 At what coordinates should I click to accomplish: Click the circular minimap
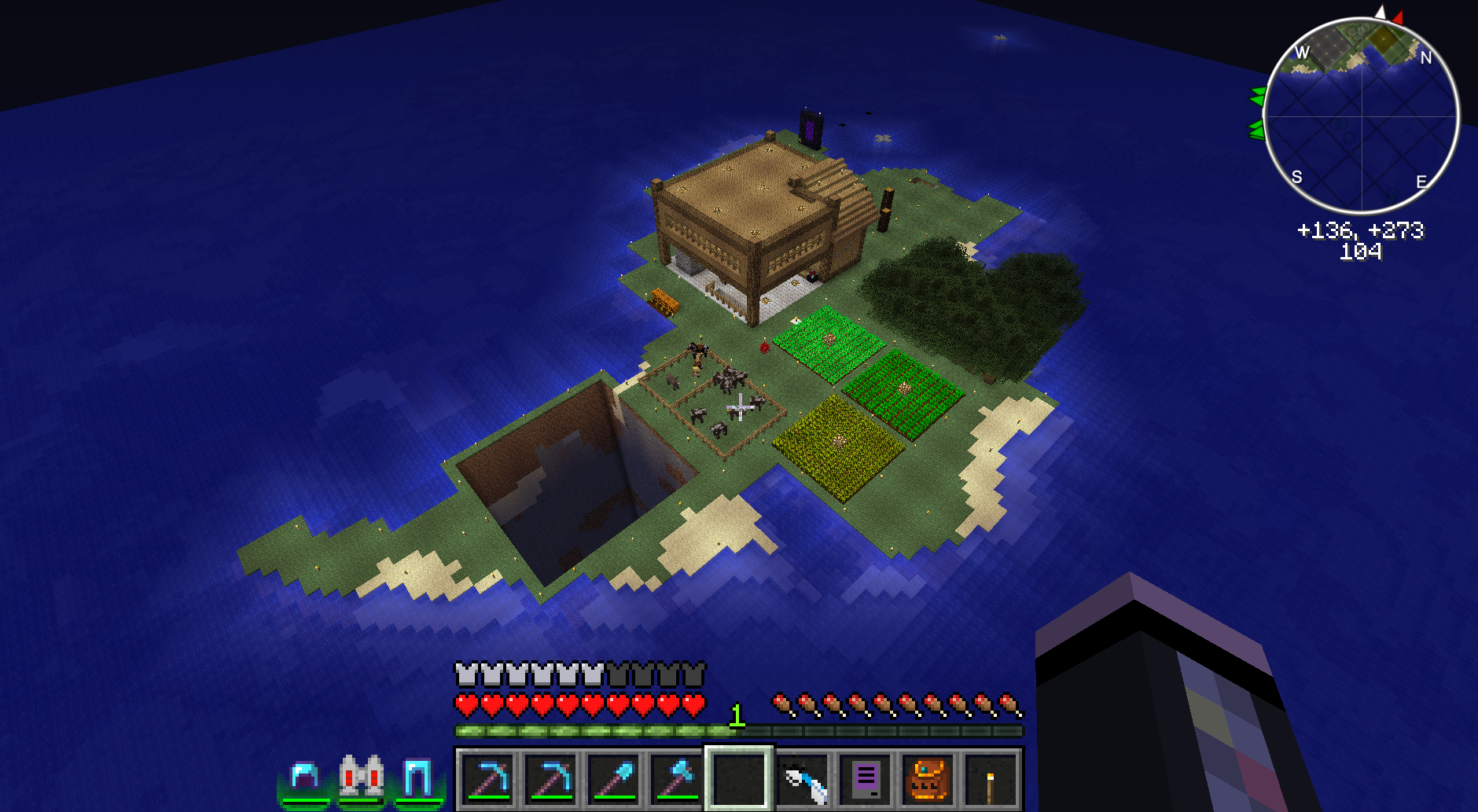[x=1362, y=116]
